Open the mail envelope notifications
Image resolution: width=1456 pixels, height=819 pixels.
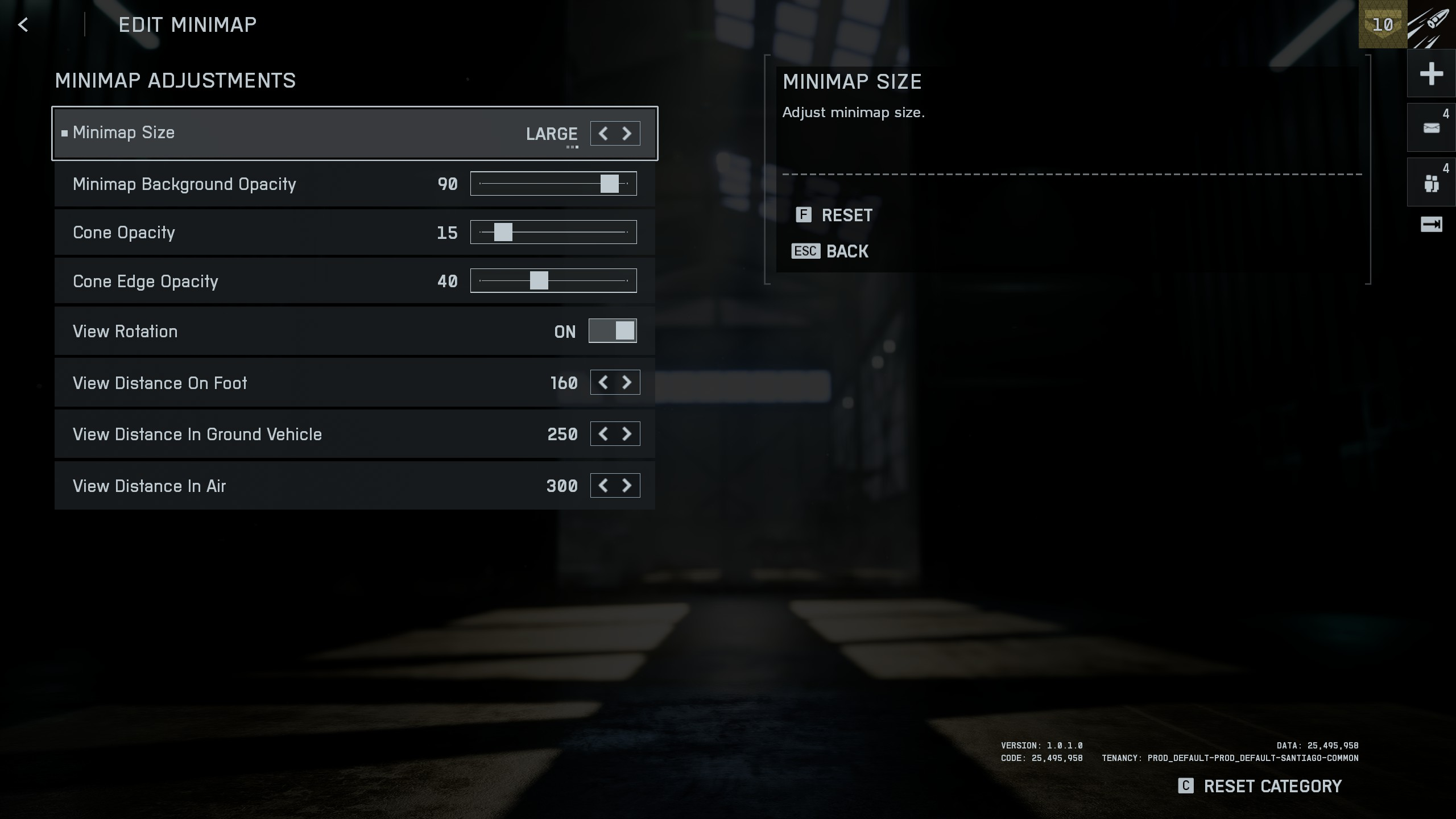tap(1431, 128)
